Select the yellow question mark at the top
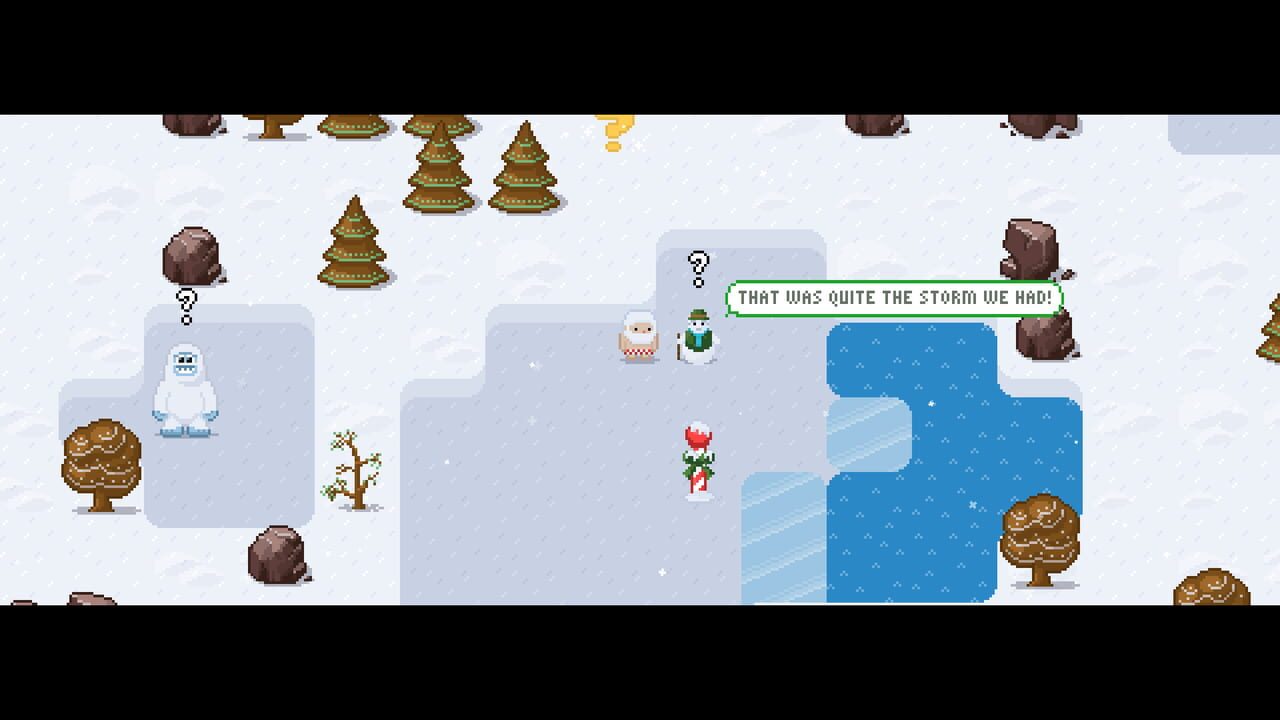1280x720 pixels. tap(614, 130)
